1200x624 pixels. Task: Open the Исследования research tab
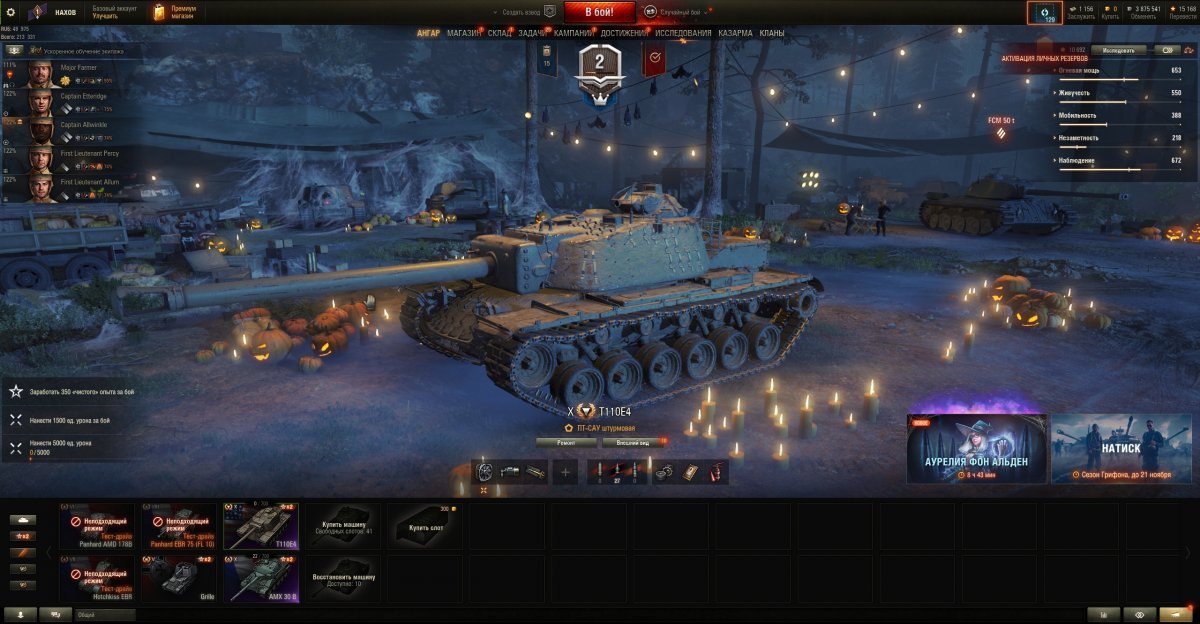tap(683, 33)
